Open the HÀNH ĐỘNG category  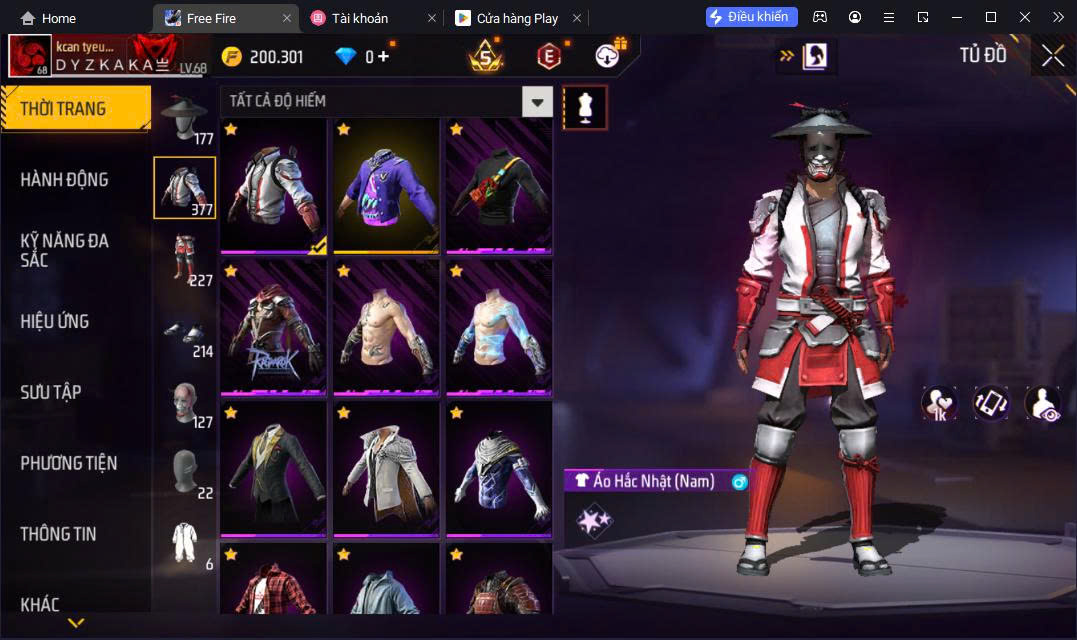(65, 180)
